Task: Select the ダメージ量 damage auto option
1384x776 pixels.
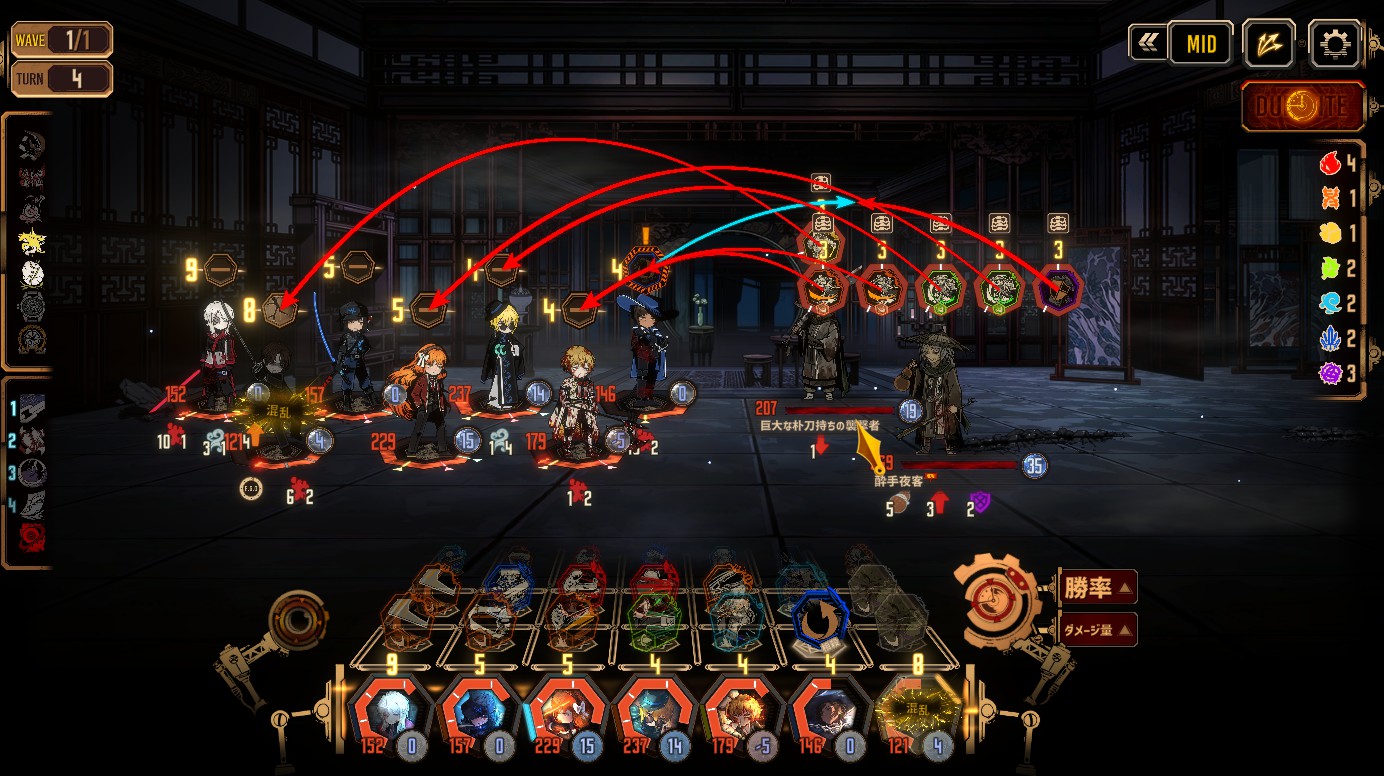Action: pyautogui.click(x=1097, y=629)
